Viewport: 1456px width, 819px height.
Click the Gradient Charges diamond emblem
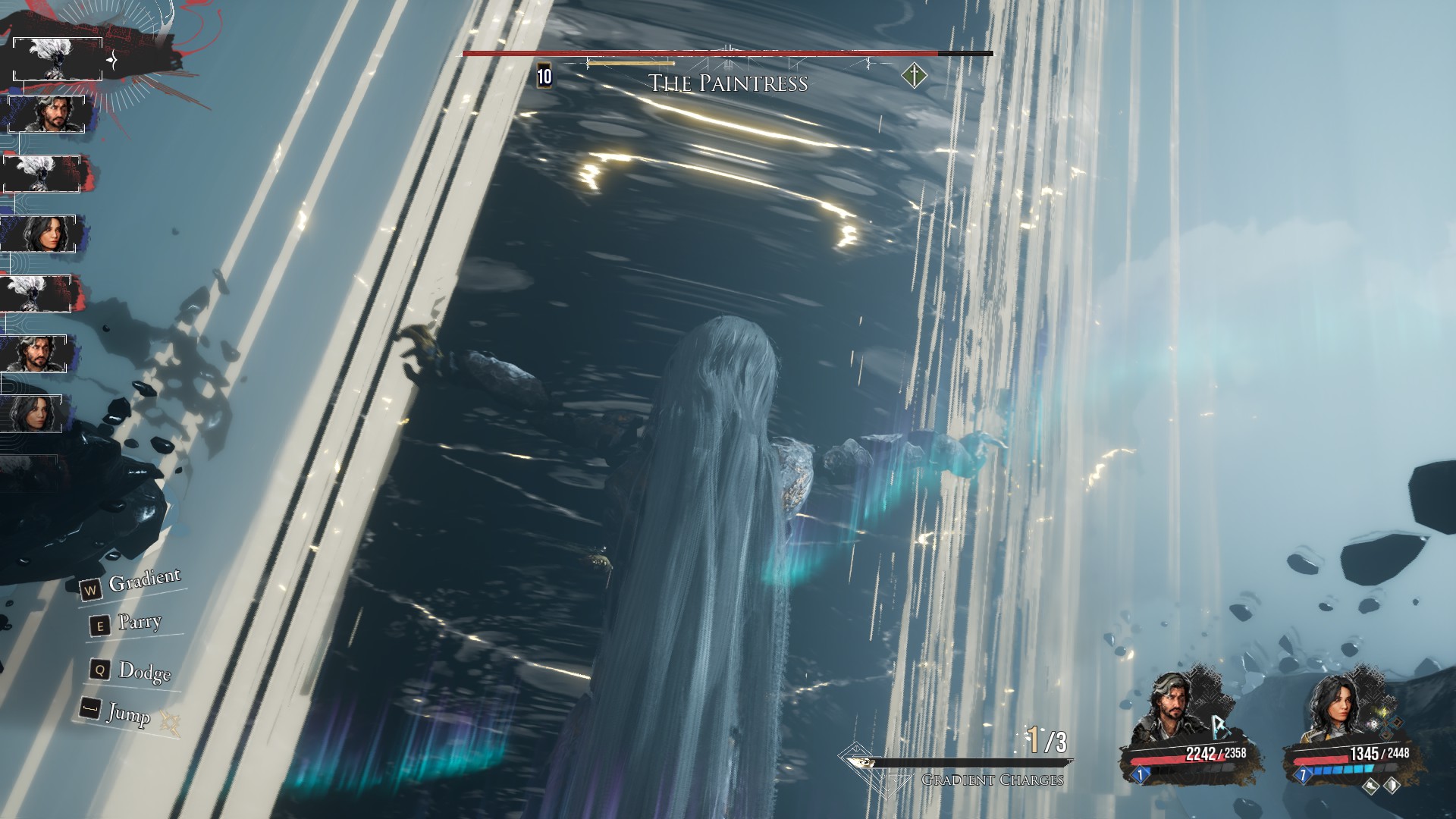pos(855,757)
